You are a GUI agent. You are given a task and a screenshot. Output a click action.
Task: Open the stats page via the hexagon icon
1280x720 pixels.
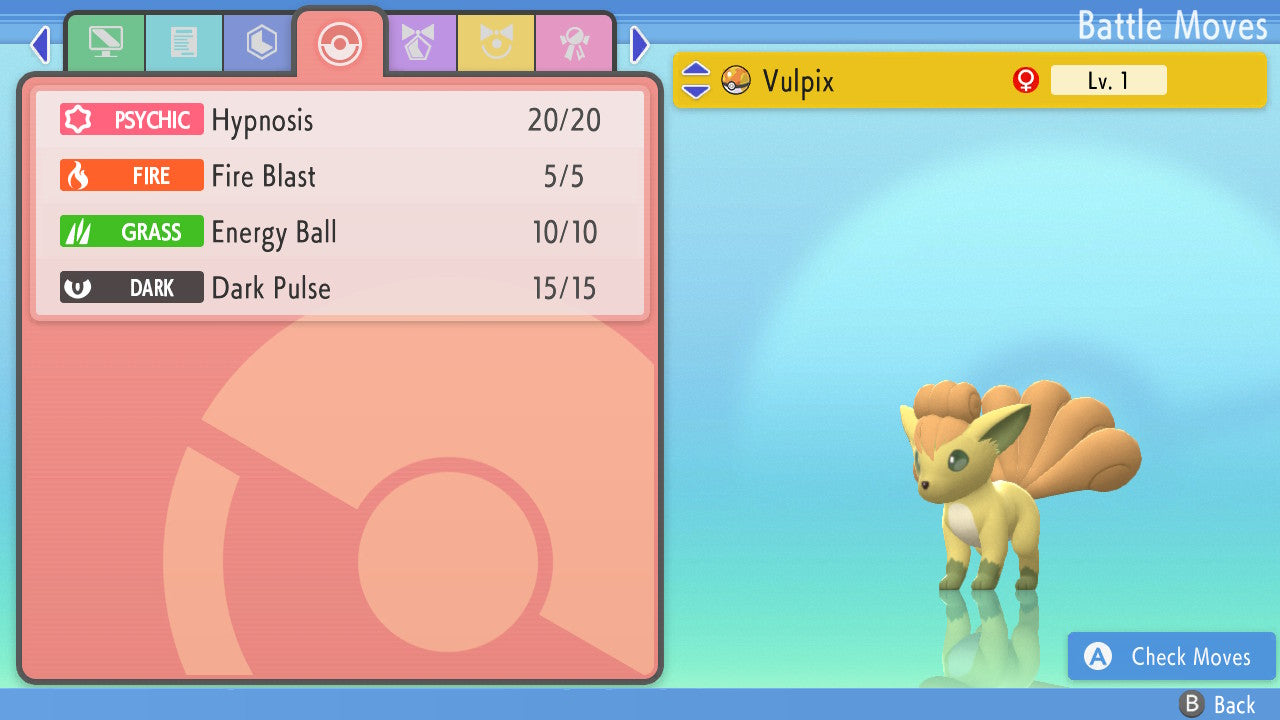(x=258, y=43)
